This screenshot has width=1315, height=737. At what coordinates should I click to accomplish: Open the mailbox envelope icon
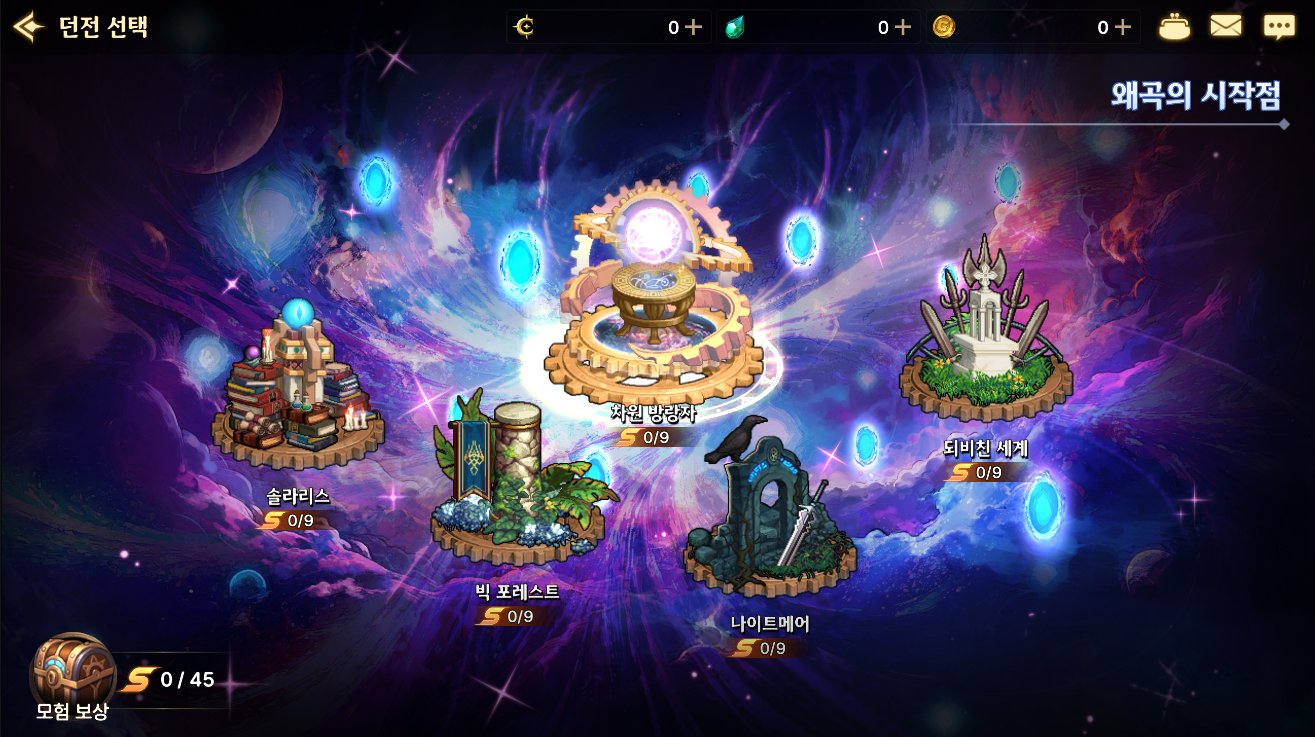point(1226,27)
